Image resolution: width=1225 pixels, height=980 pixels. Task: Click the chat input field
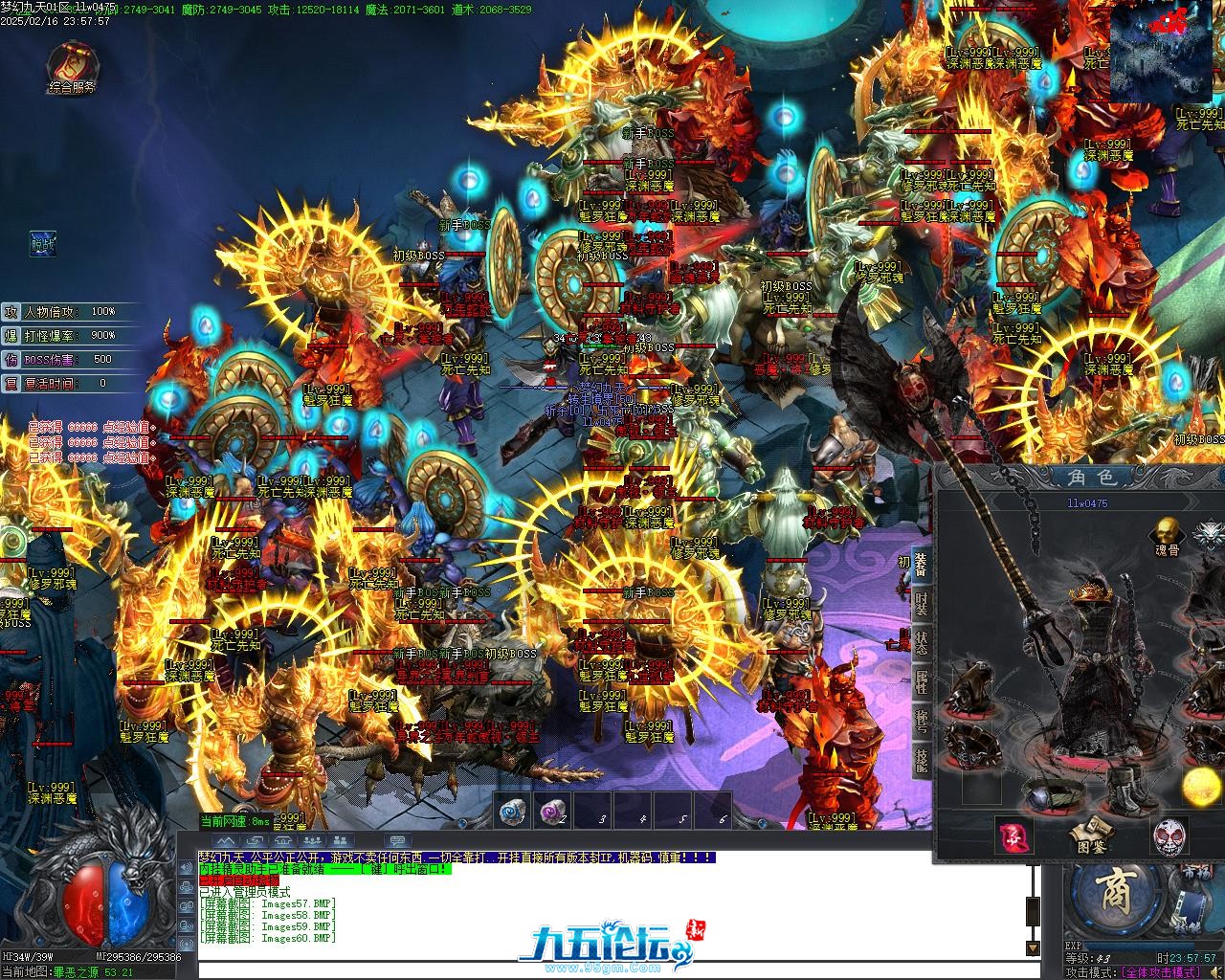pos(612,971)
